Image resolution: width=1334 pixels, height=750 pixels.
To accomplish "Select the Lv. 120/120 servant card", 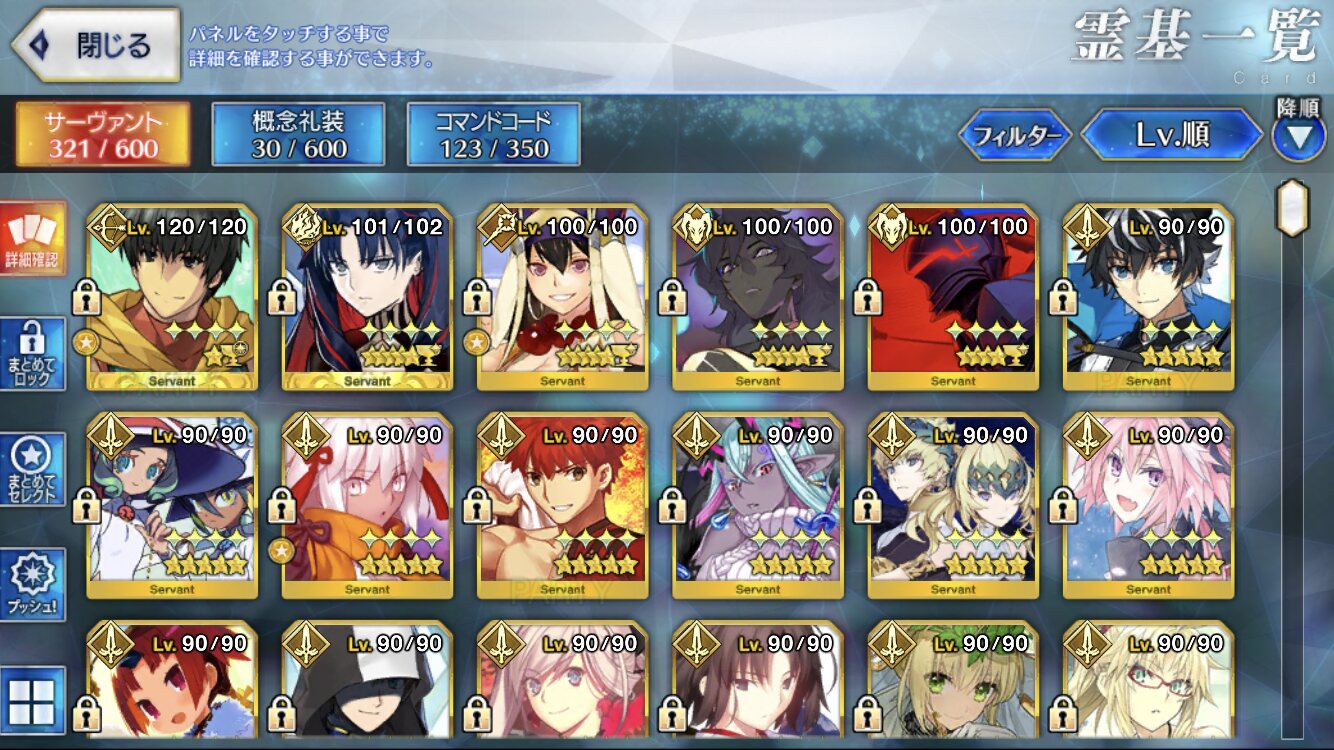I will click(x=172, y=298).
